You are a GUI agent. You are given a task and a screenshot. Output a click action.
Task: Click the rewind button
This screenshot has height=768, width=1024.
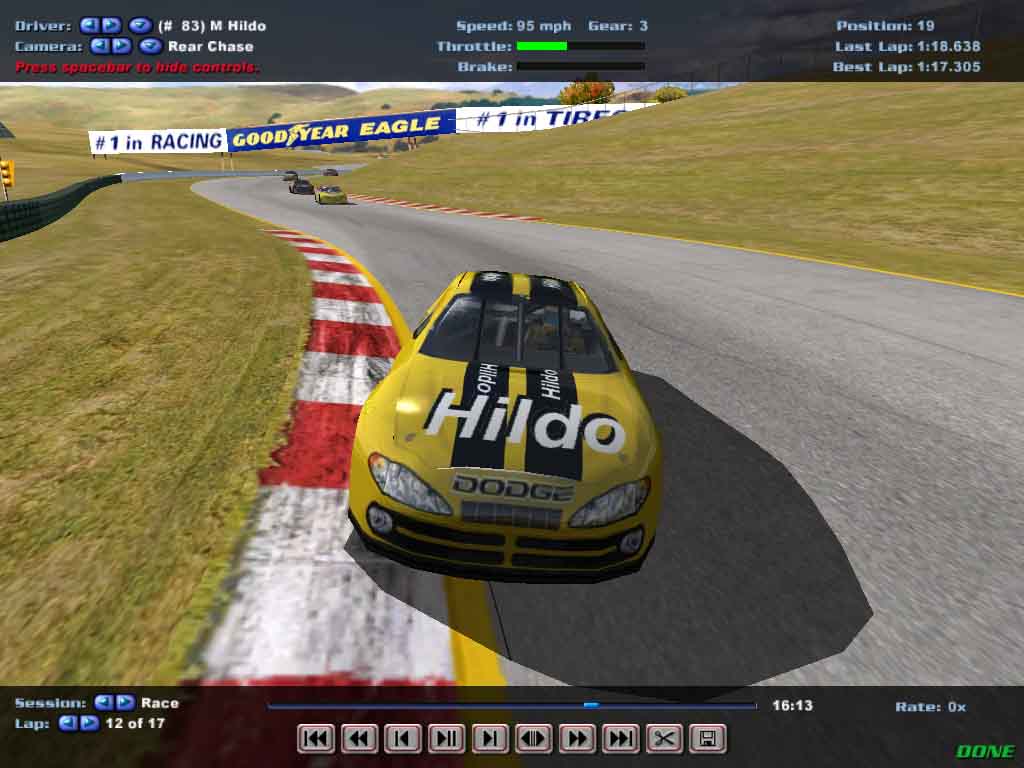tap(359, 739)
